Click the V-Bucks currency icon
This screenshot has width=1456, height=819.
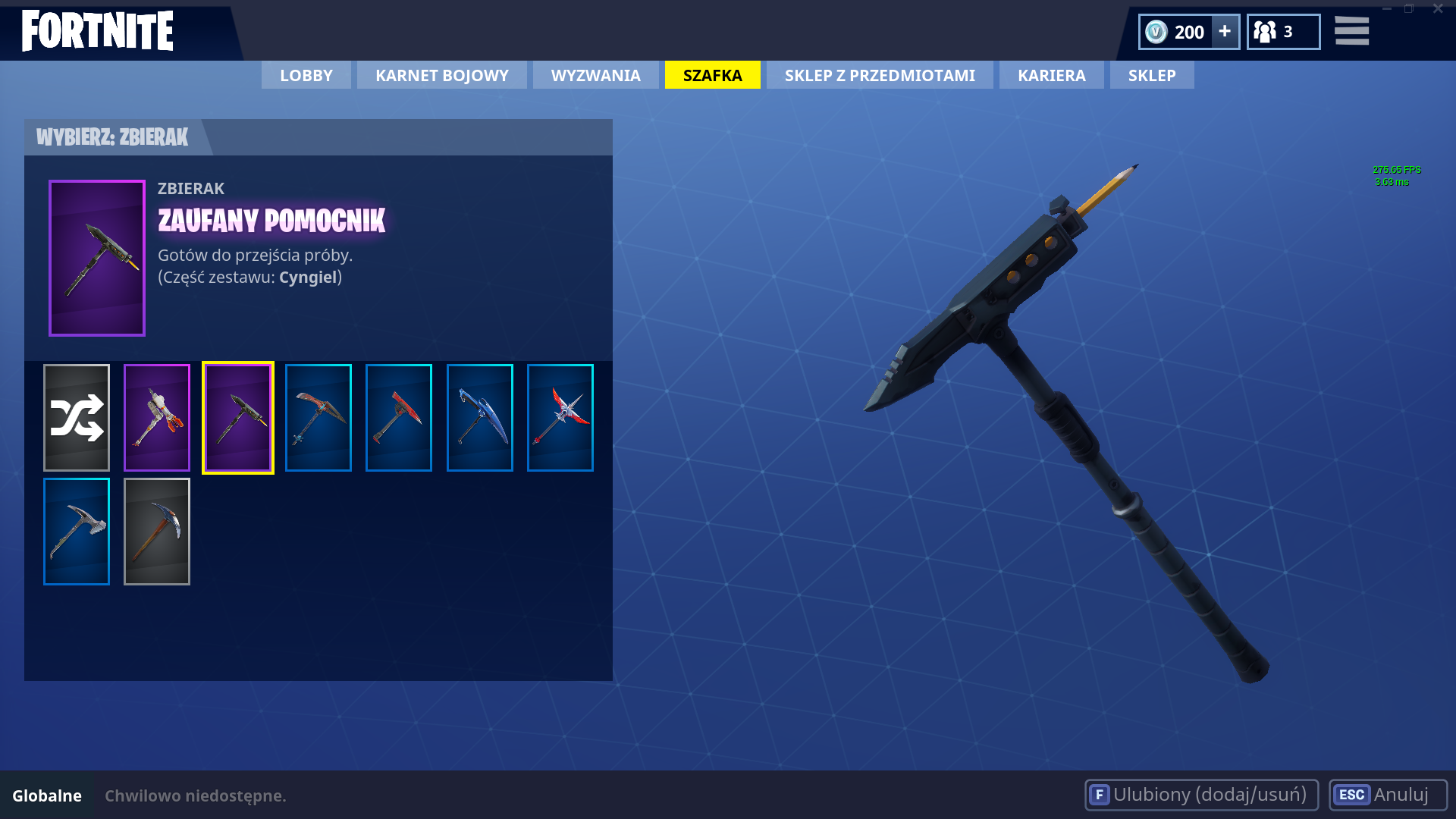pyautogui.click(x=1156, y=32)
